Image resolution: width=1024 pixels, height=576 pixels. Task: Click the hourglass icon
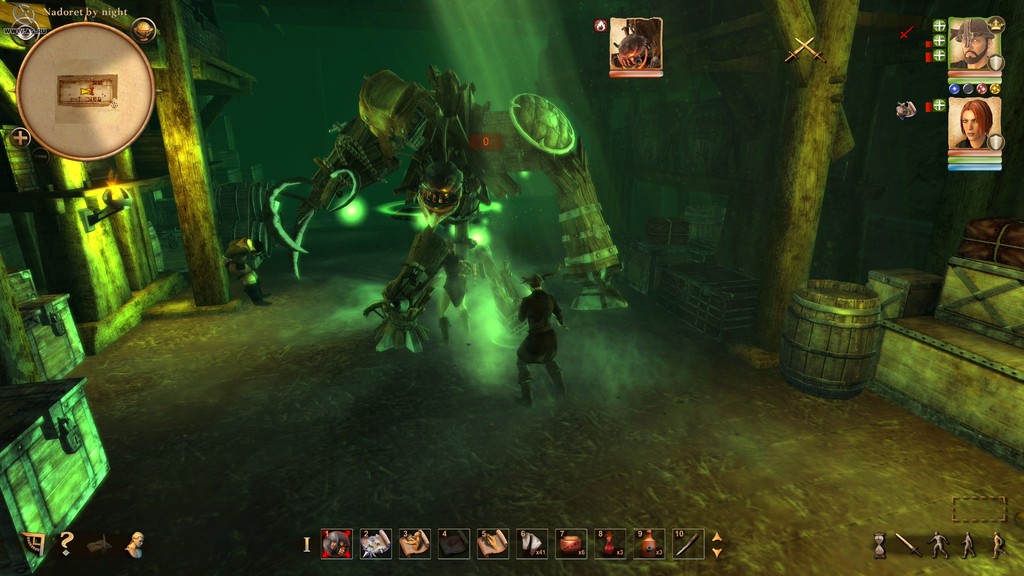tap(880, 545)
